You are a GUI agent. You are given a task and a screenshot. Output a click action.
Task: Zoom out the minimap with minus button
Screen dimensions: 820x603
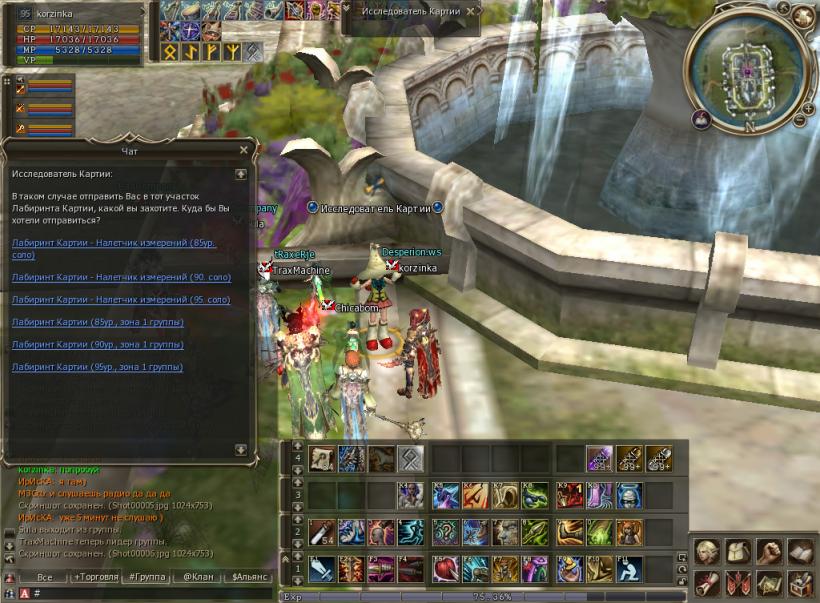(798, 121)
